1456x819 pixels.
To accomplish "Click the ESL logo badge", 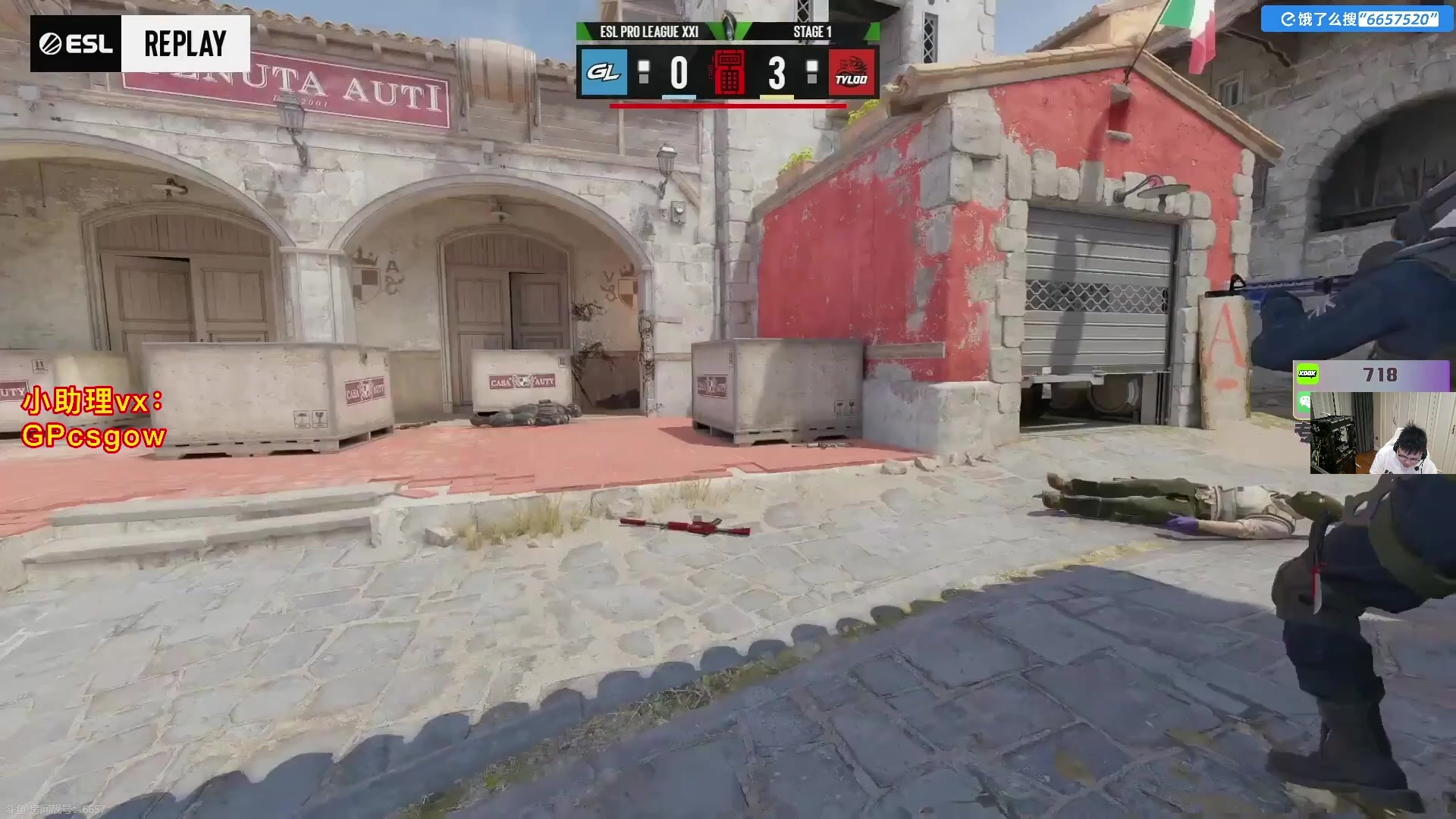I will click(x=76, y=44).
